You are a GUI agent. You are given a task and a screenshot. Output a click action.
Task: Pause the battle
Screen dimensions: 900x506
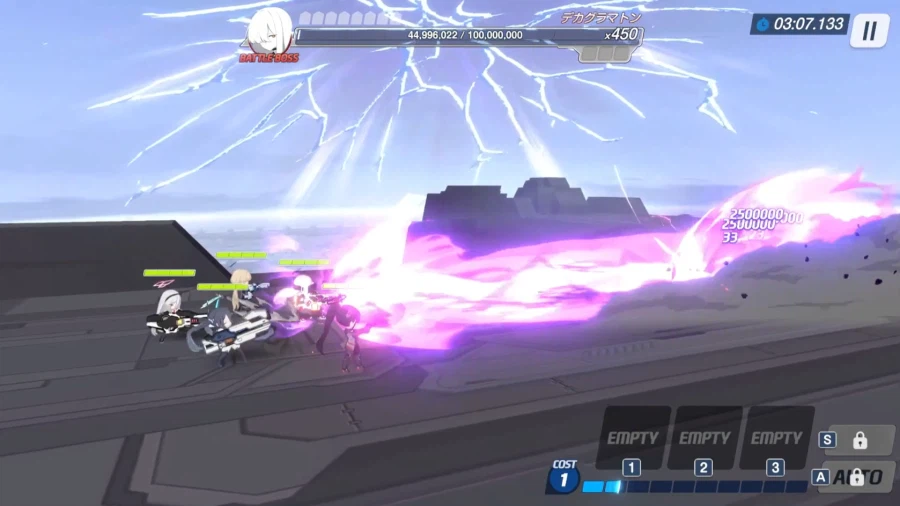click(x=869, y=31)
